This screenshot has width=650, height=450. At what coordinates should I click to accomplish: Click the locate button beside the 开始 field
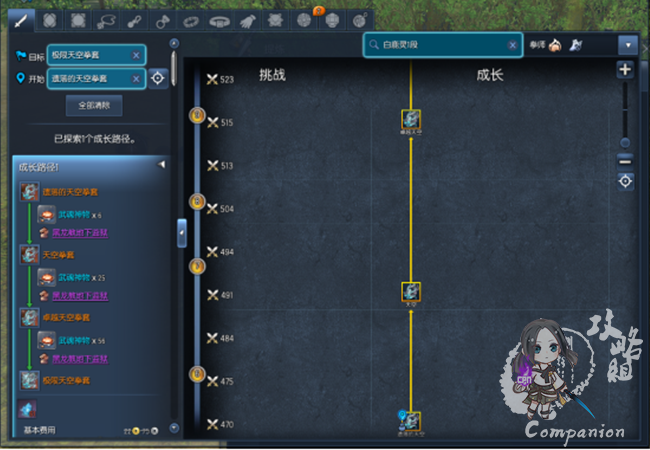click(159, 78)
